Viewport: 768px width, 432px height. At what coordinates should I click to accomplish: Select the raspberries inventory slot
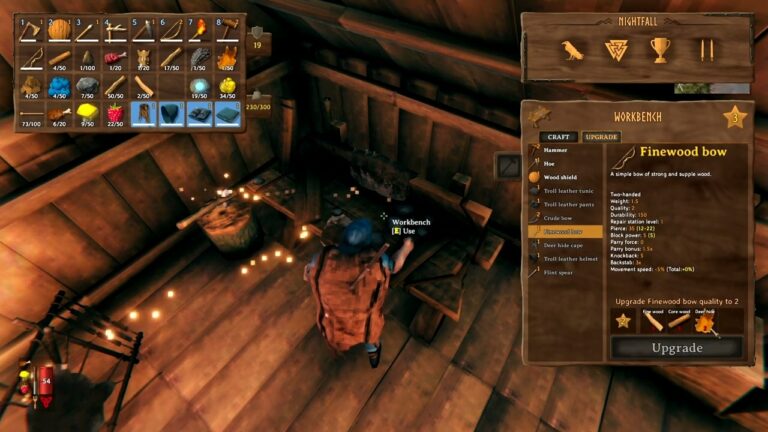(x=116, y=114)
